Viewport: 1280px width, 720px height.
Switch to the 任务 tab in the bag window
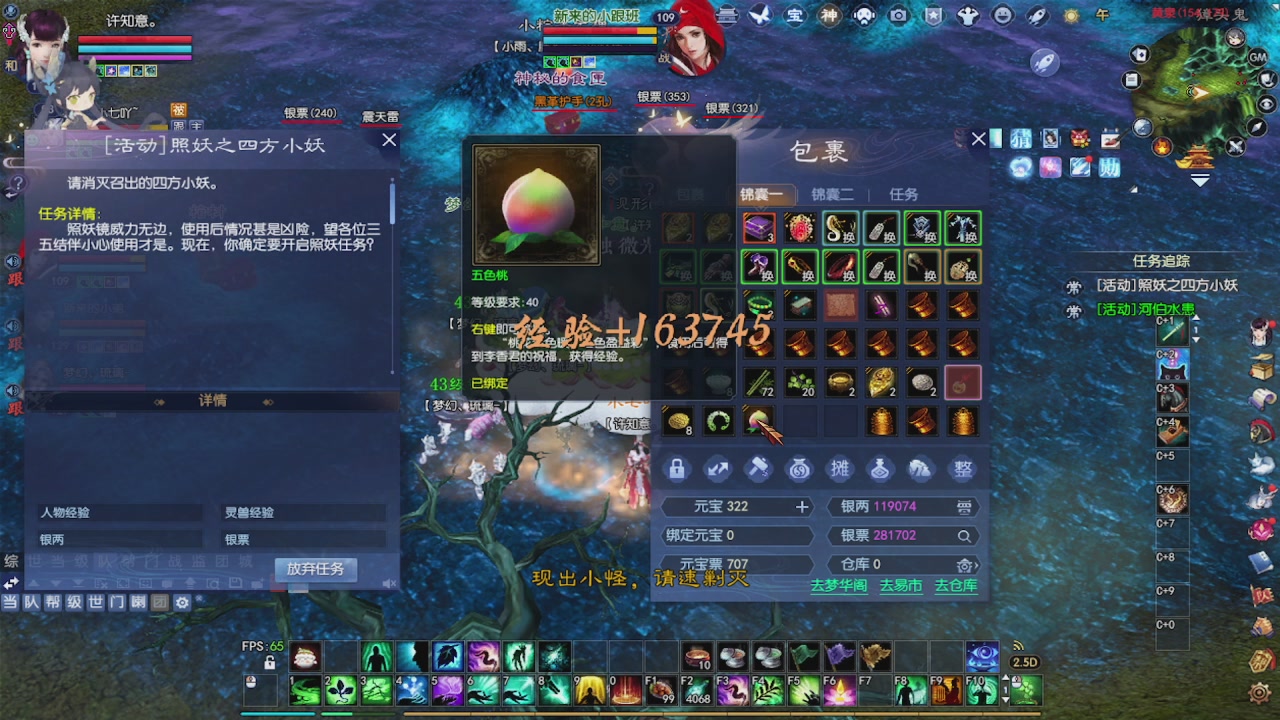902,195
